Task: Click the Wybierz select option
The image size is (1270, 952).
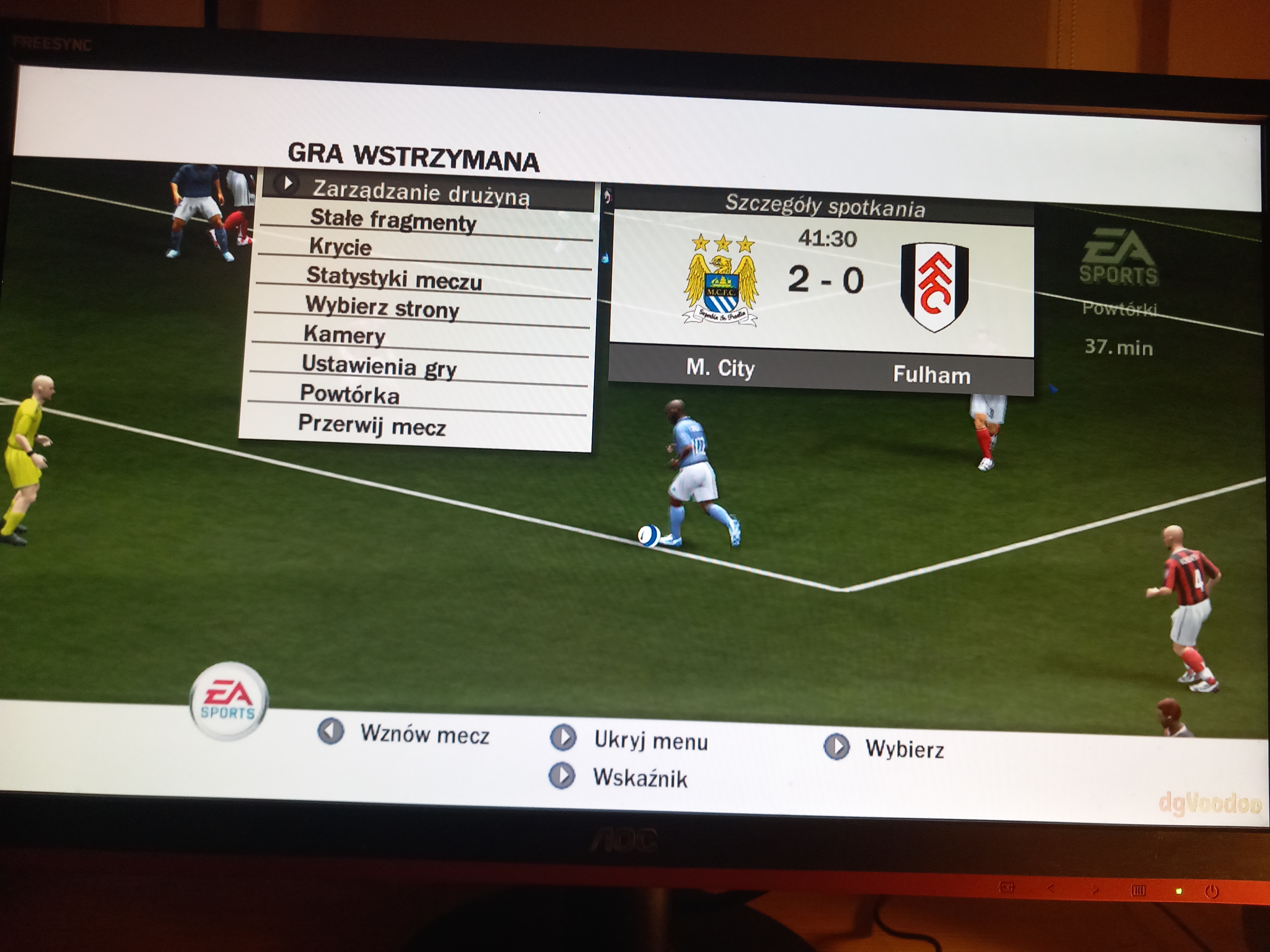Action: (904, 749)
